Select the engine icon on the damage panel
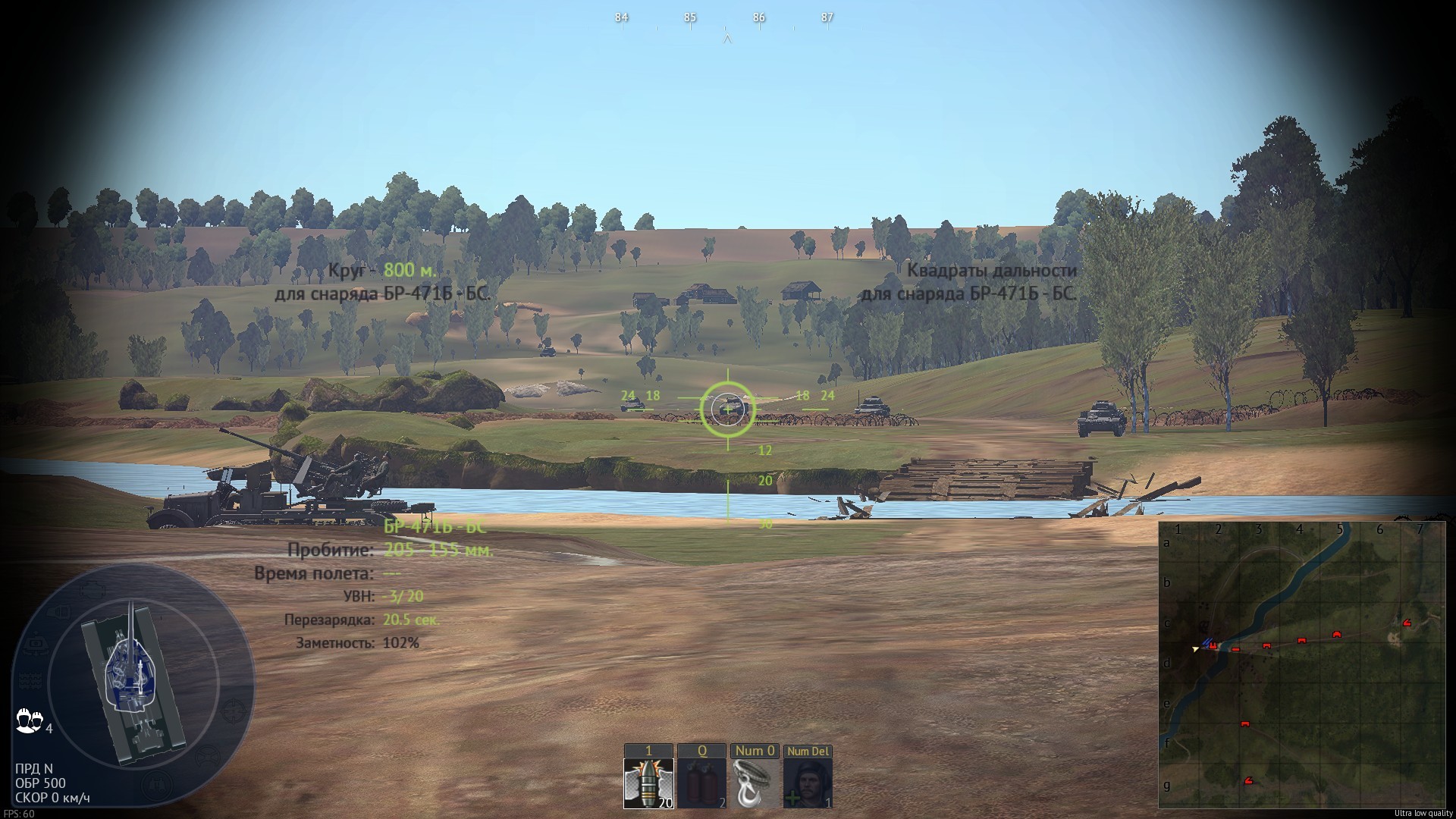 [x=93, y=591]
